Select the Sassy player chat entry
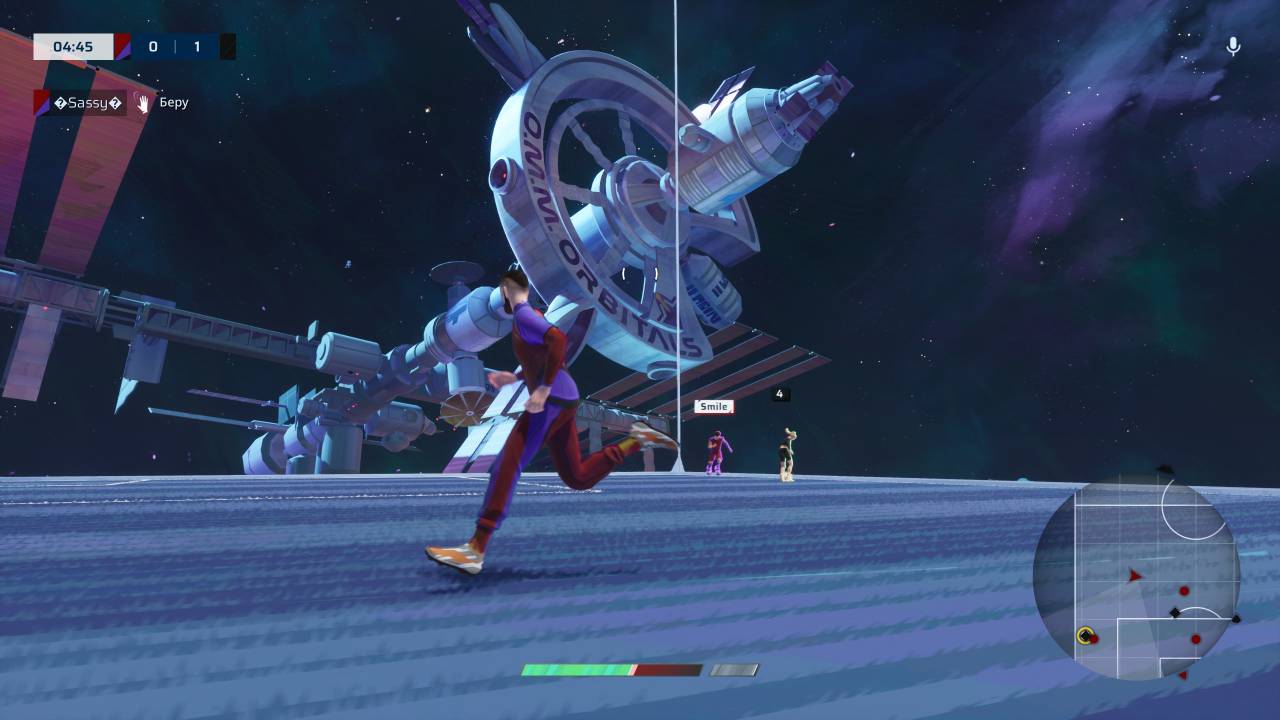 [x=87, y=102]
